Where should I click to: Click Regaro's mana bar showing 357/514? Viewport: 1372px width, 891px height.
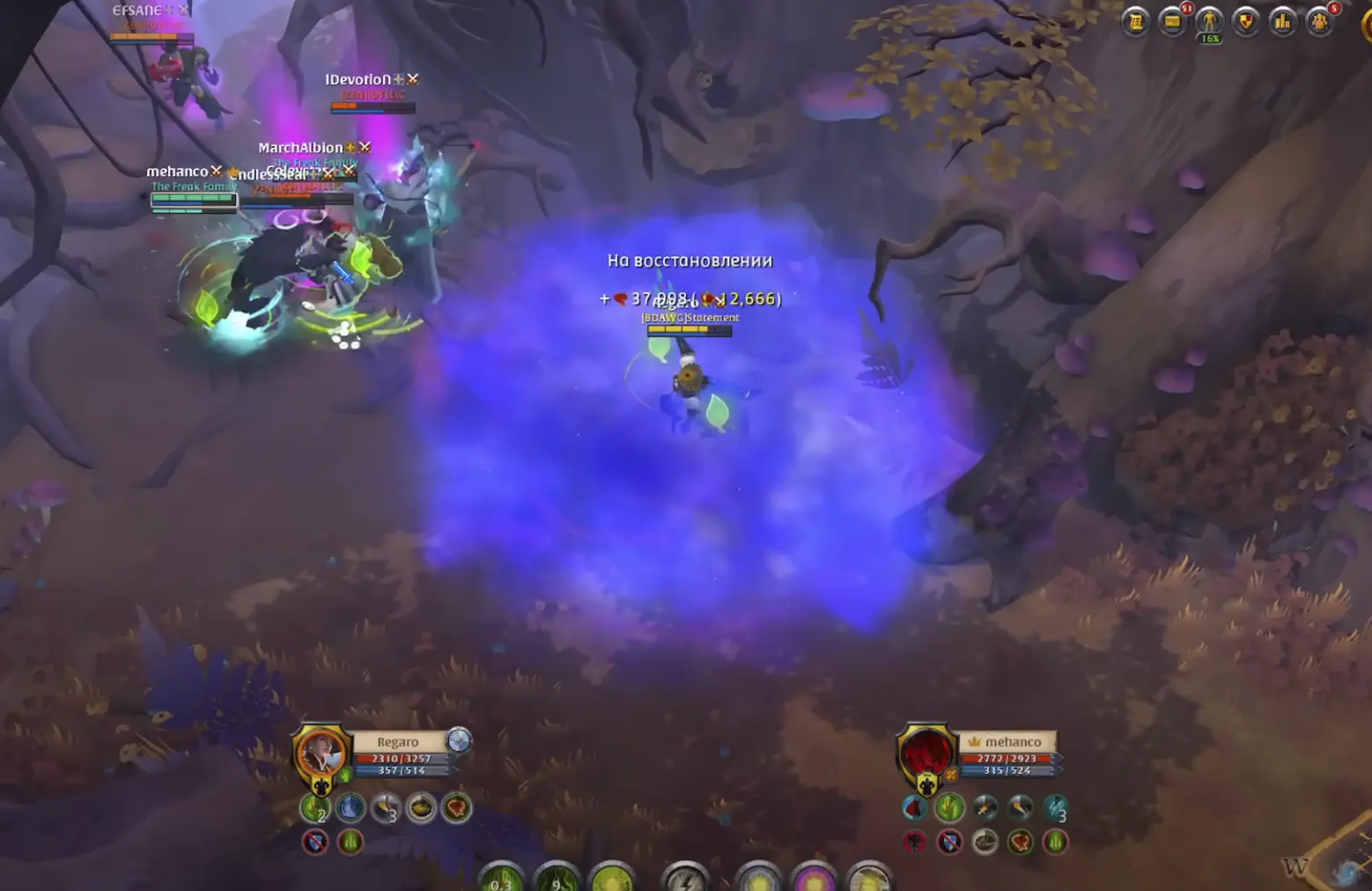tap(402, 770)
